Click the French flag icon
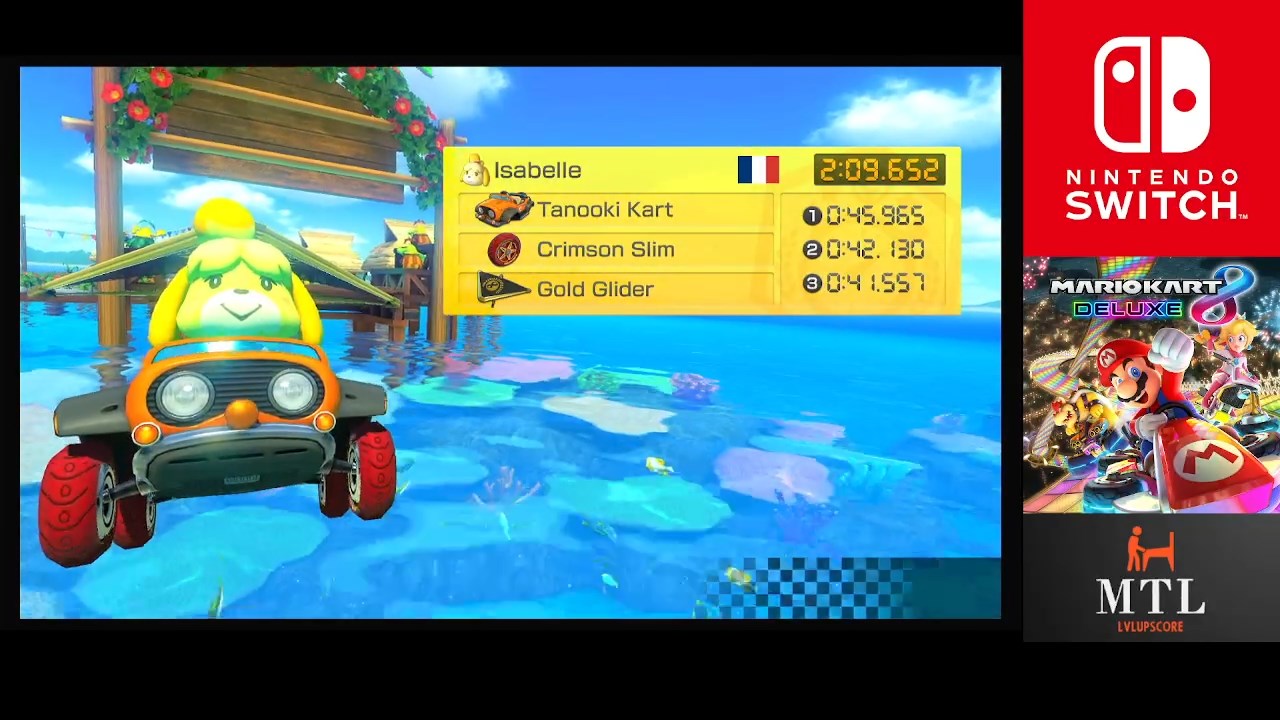 coord(758,170)
